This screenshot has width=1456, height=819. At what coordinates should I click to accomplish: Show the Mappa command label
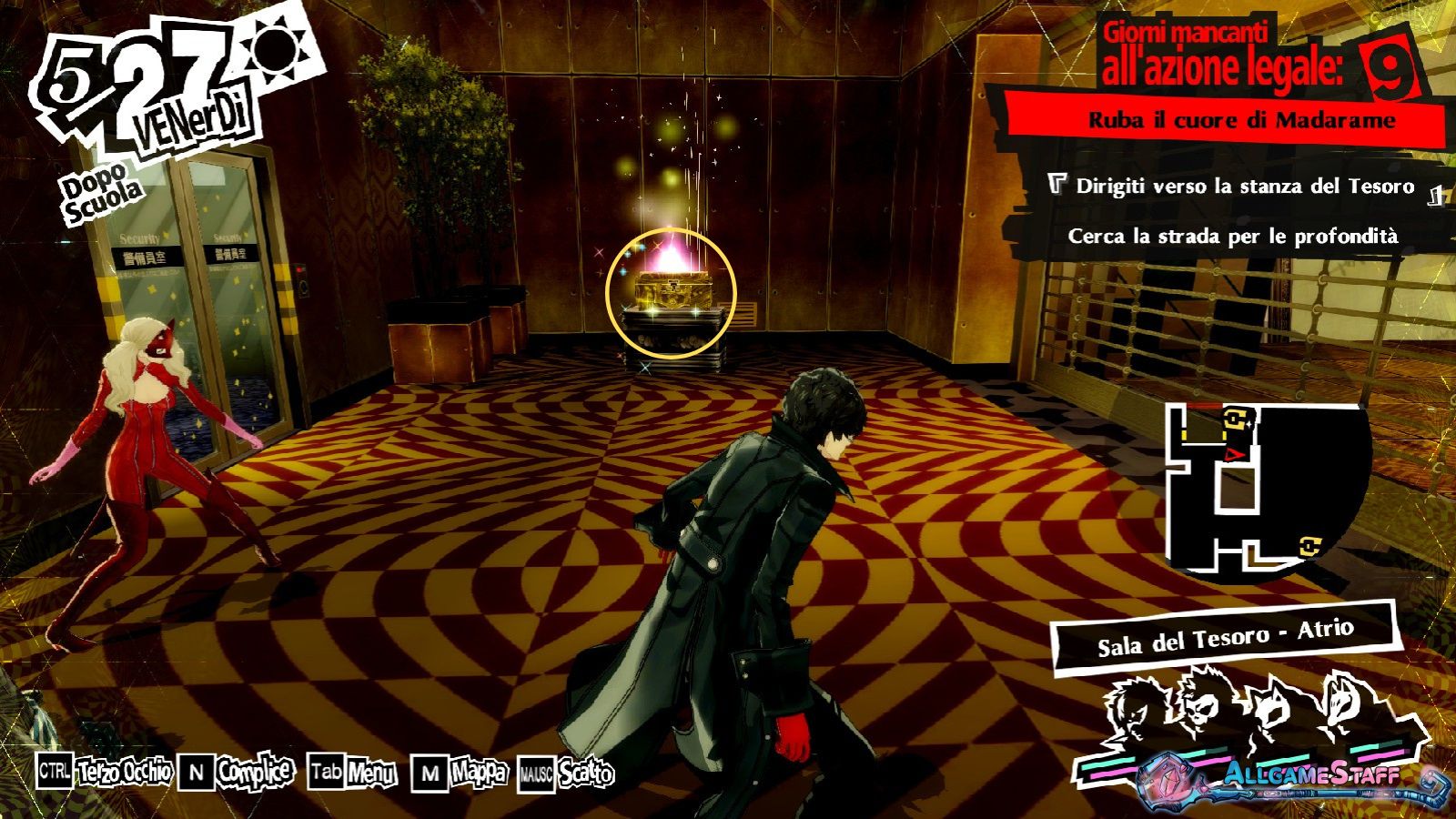click(x=479, y=773)
